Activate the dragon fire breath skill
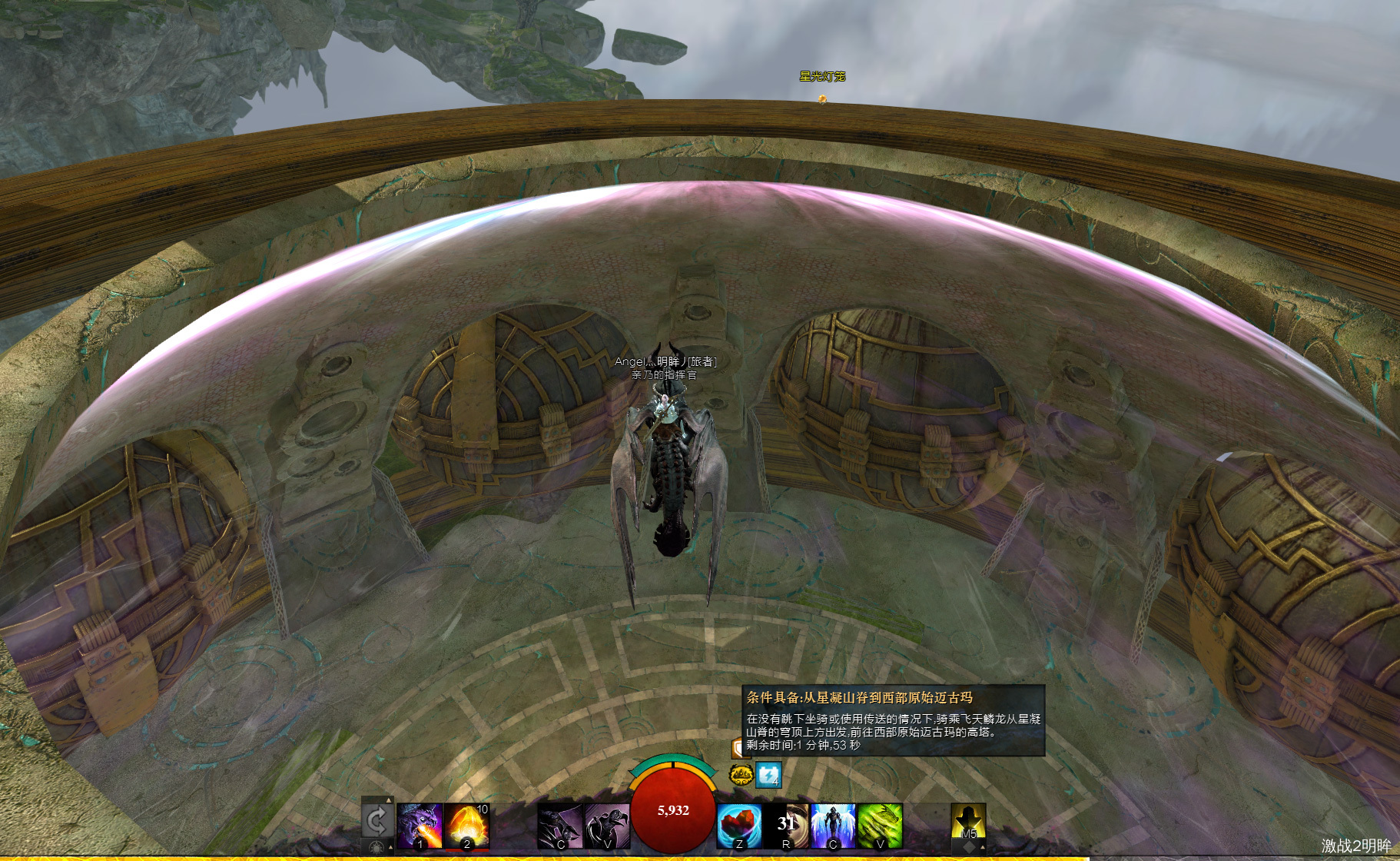 pyautogui.click(x=420, y=826)
